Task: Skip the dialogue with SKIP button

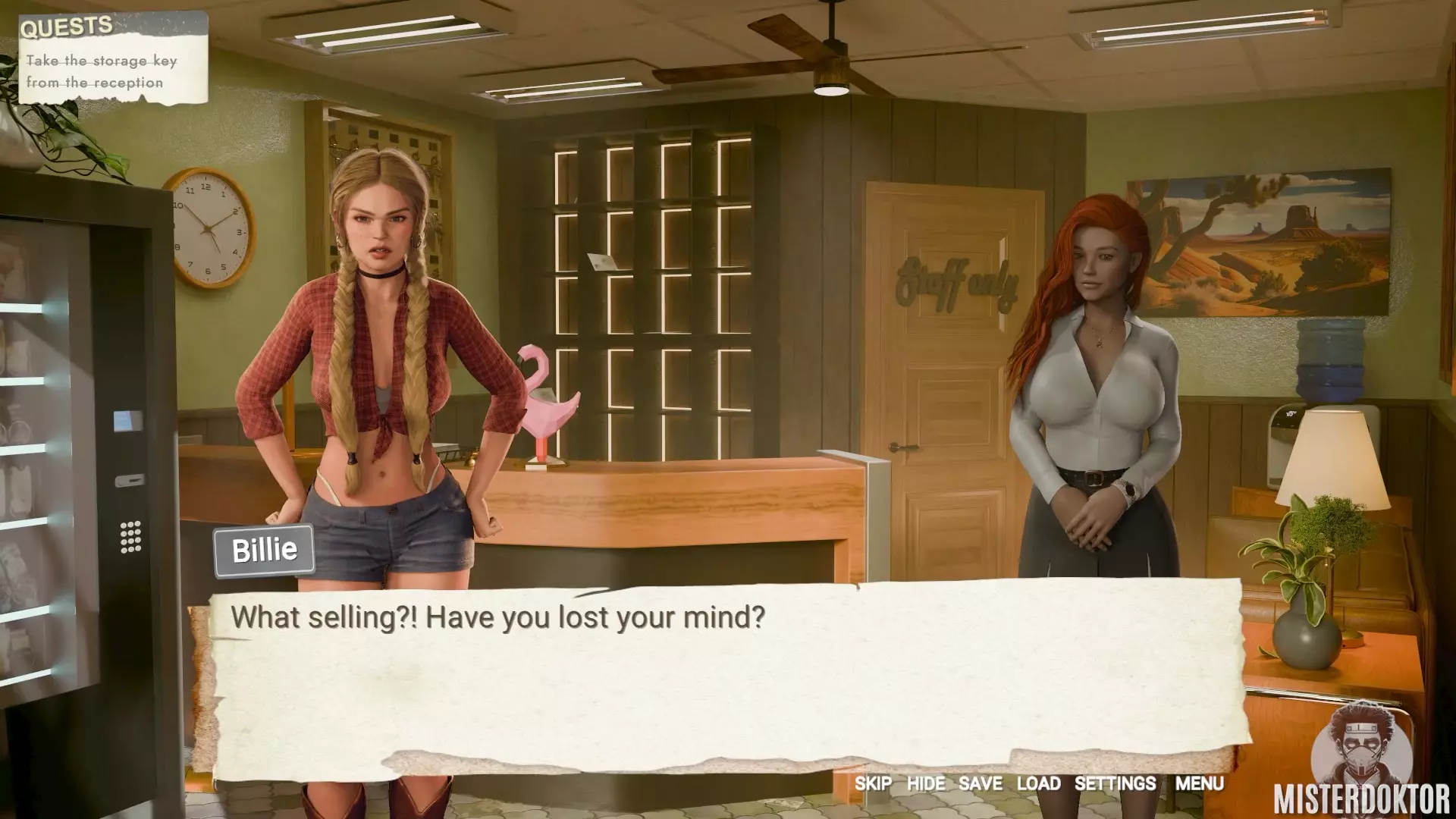Action: pyautogui.click(x=873, y=783)
